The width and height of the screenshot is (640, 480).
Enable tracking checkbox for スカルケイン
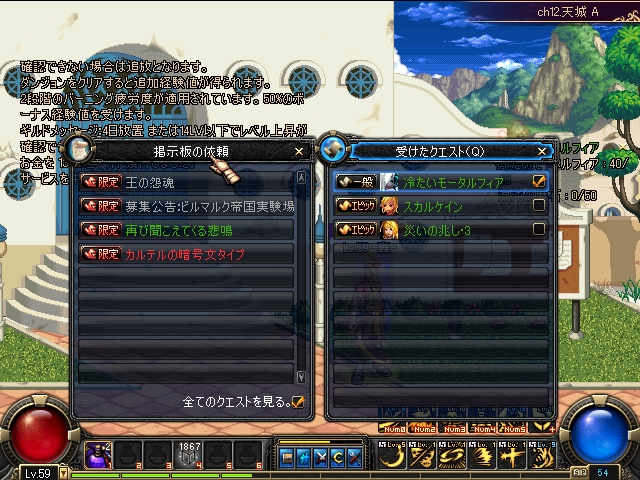coord(539,205)
